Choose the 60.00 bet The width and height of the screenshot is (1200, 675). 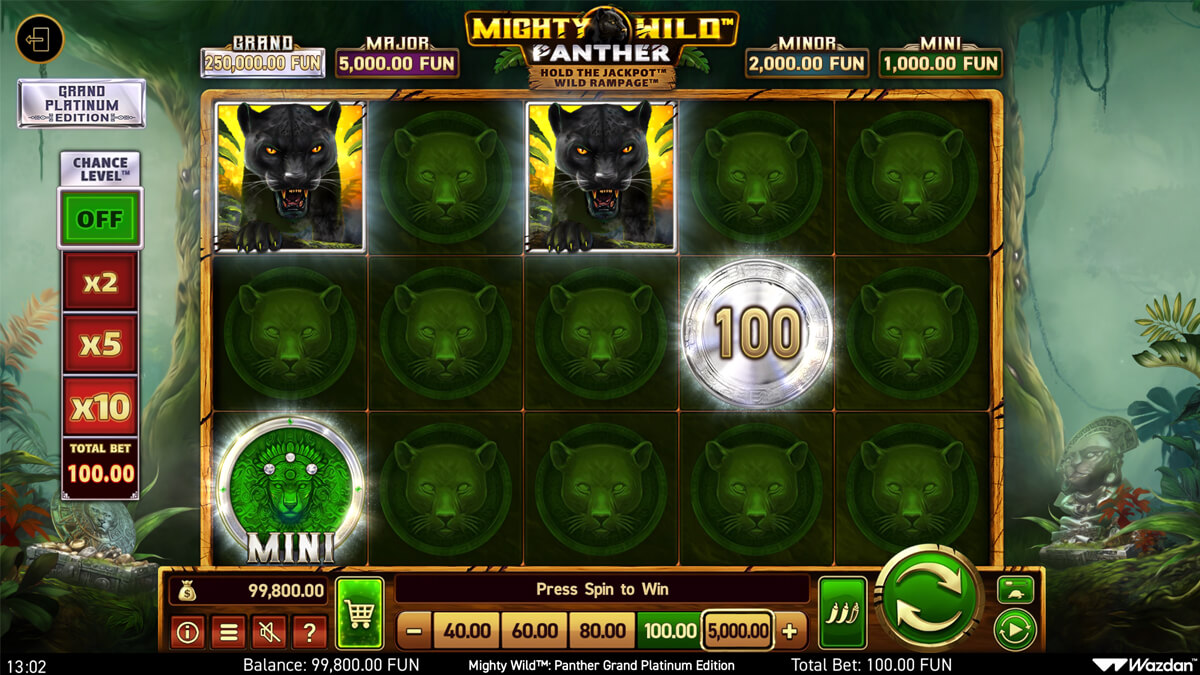pyautogui.click(x=535, y=631)
